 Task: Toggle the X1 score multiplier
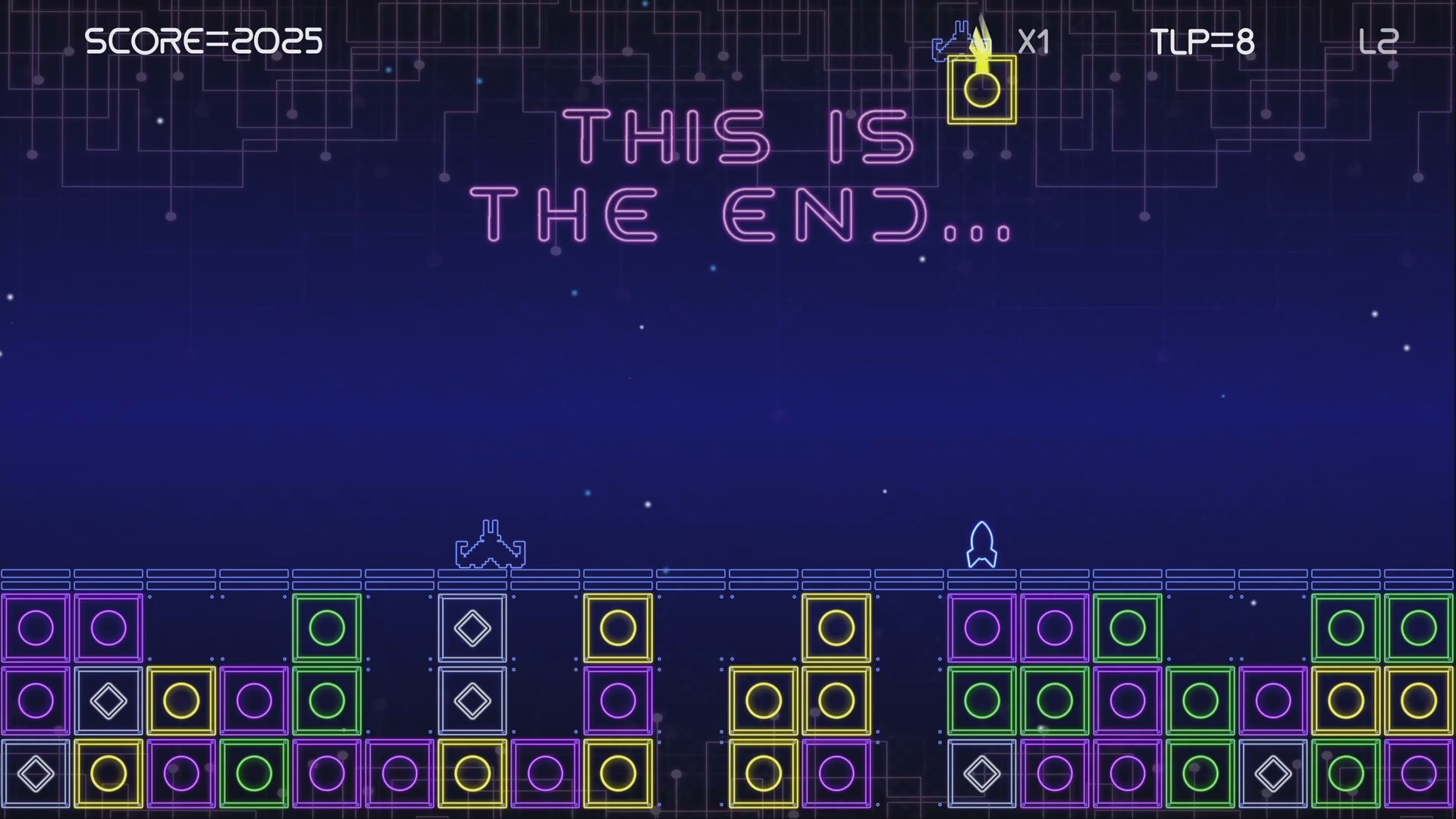click(x=1034, y=42)
